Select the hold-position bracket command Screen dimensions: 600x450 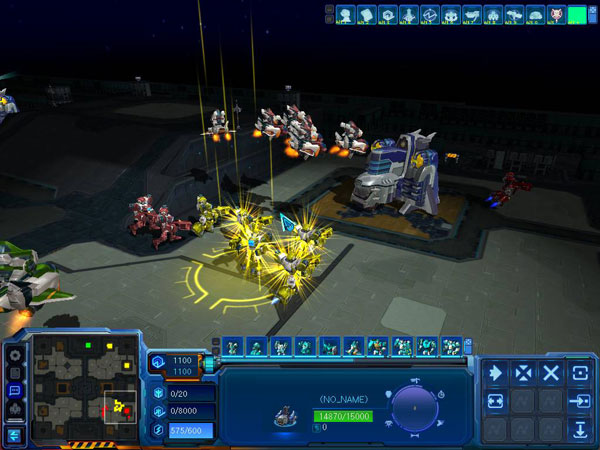click(x=579, y=373)
